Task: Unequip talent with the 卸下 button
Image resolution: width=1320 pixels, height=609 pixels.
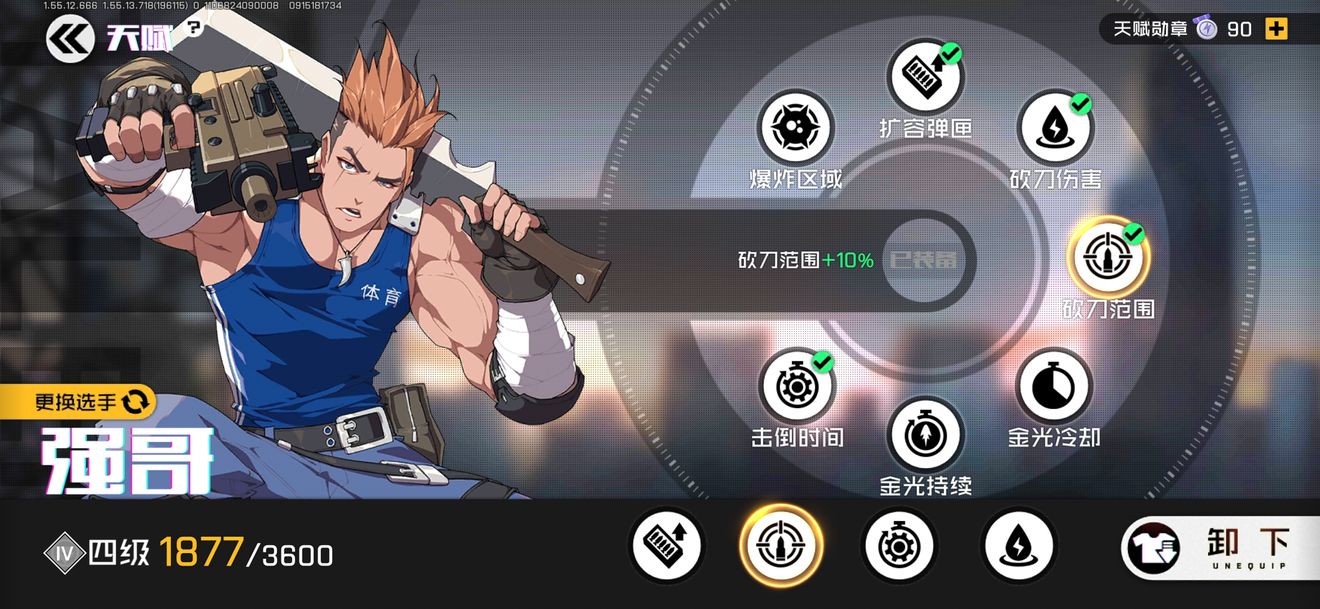Action: [x=1219, y=549]
